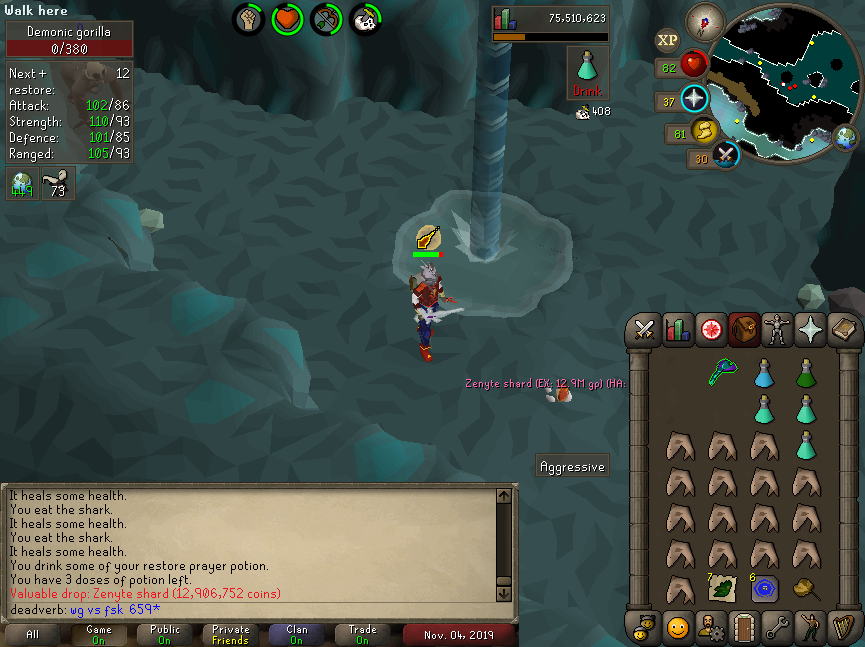Select the green crystal key in inventory
The height and width of the screenshot is (647, 865).
pos(723,374)
